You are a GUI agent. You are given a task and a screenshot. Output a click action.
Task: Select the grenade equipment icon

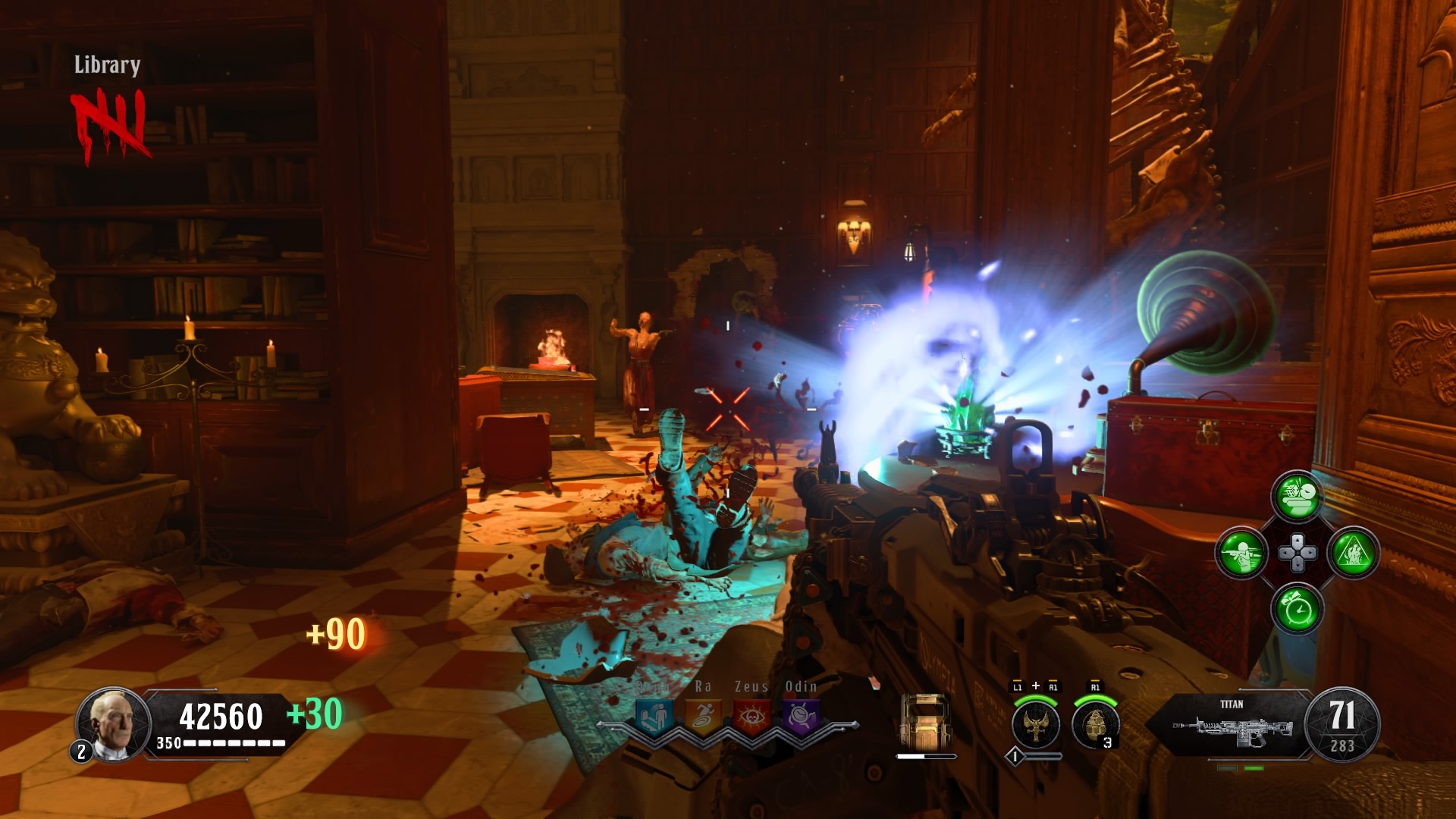coord(1094,723)
